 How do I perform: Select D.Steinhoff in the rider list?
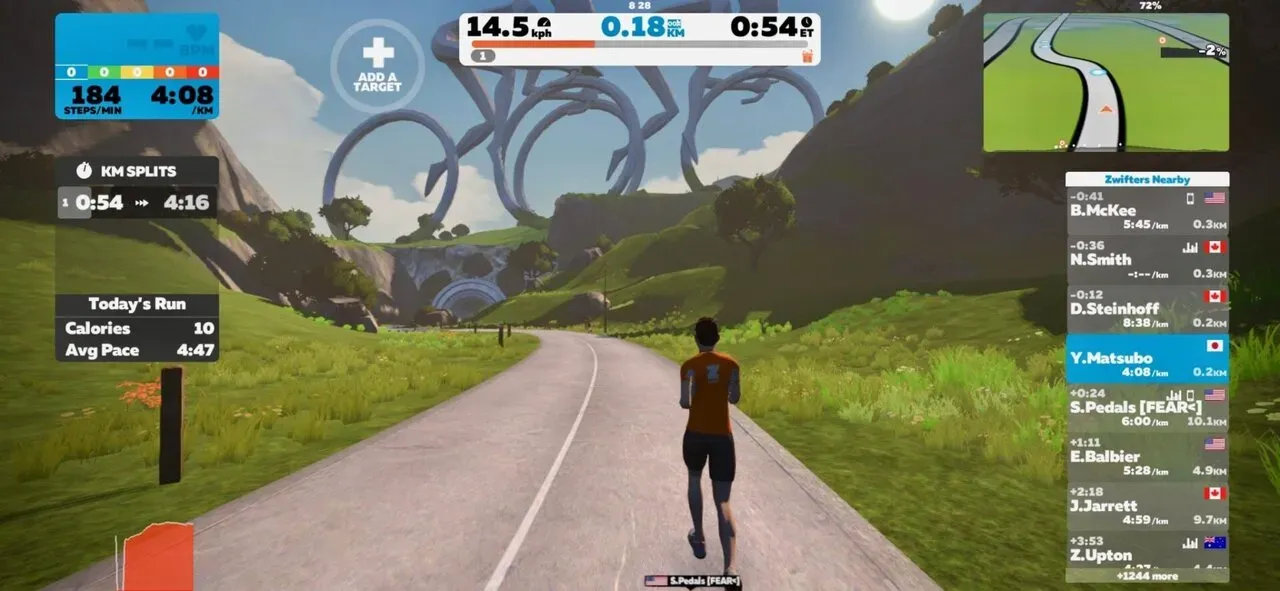coord(1146,309)
